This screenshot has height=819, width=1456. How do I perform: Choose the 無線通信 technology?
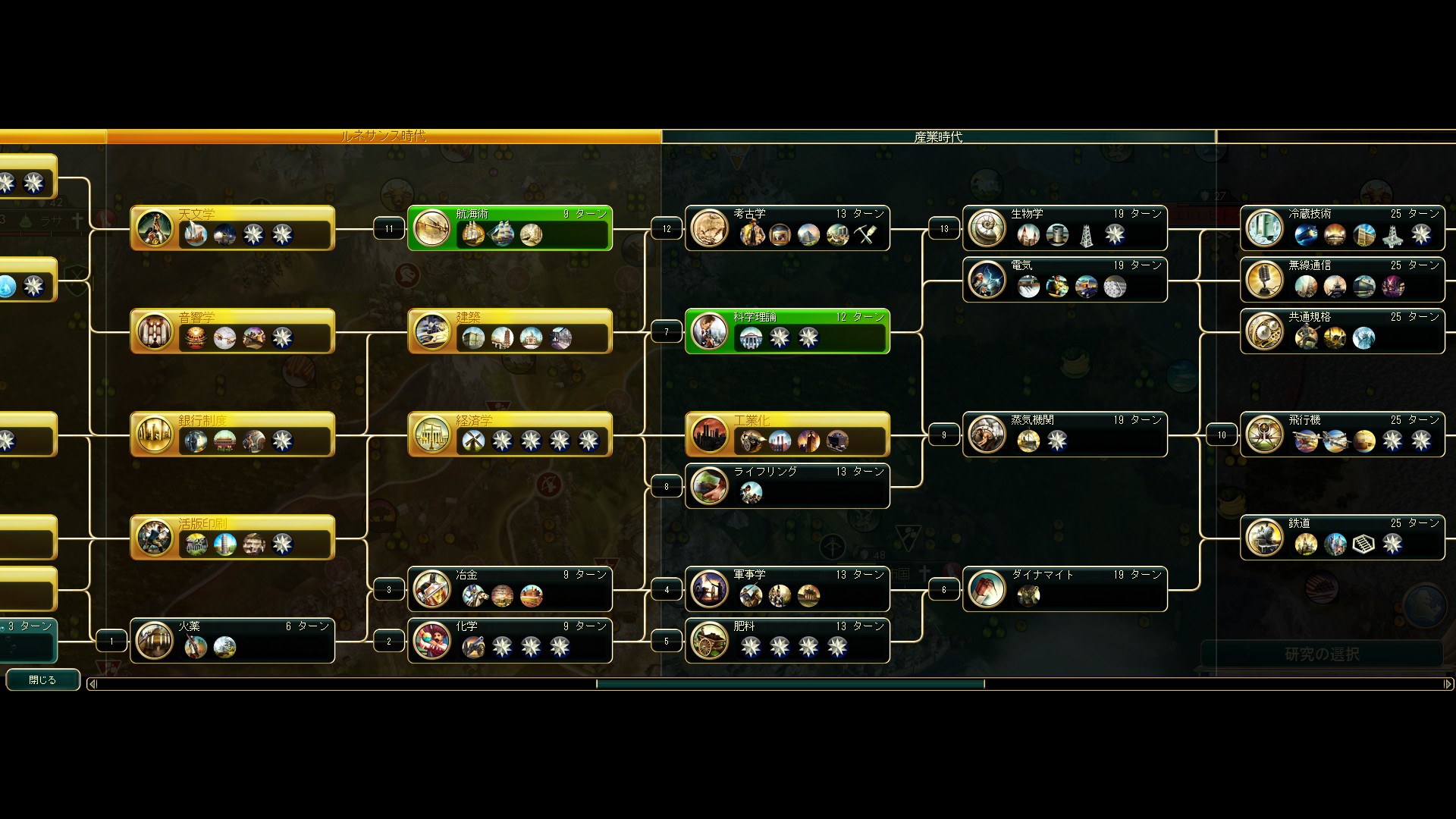[x=1342, y=279]
